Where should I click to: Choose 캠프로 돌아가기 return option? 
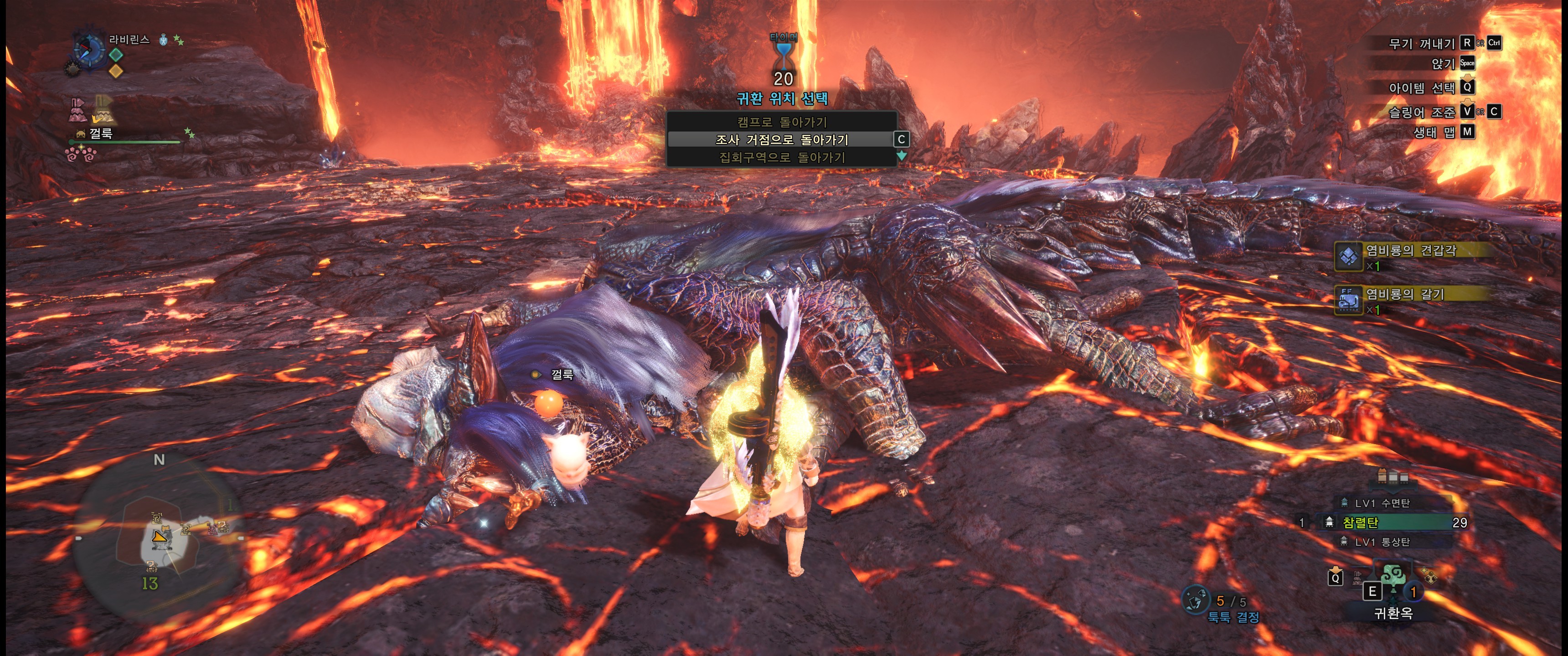point(782,122)
